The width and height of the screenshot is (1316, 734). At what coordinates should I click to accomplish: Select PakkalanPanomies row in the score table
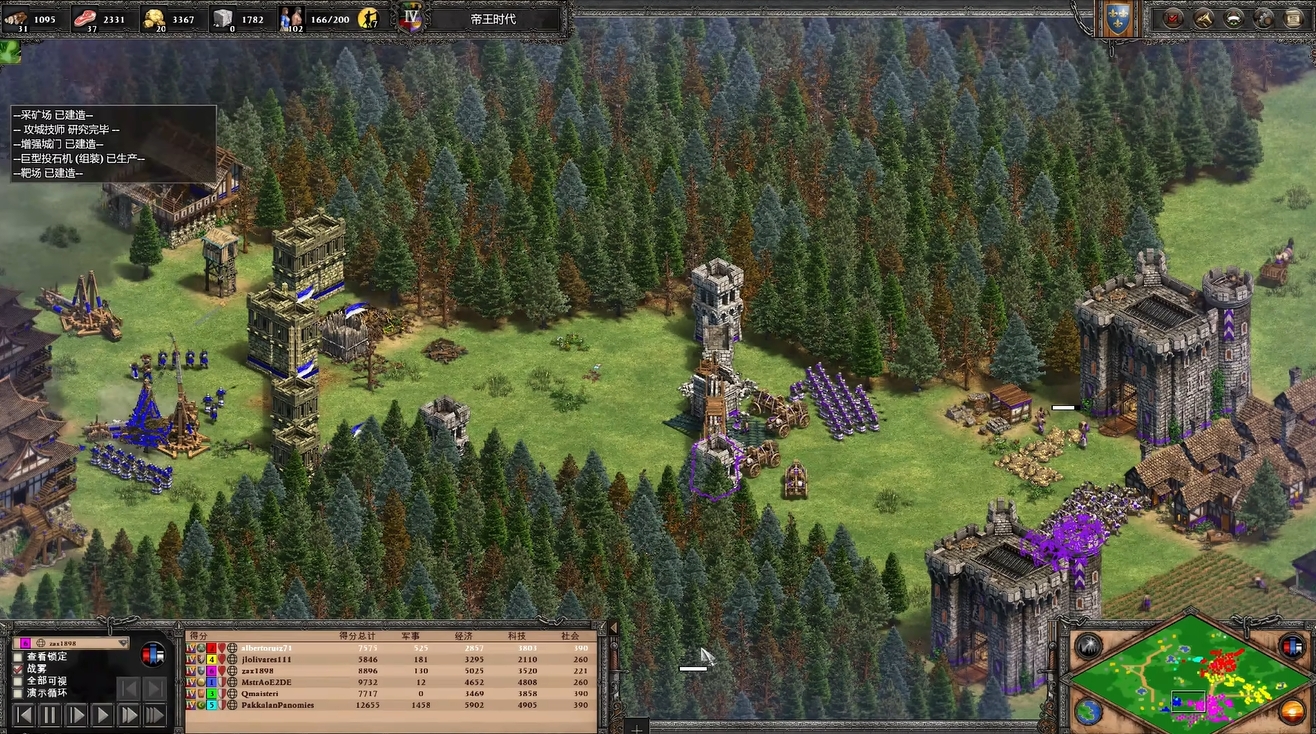pos(277,705)
